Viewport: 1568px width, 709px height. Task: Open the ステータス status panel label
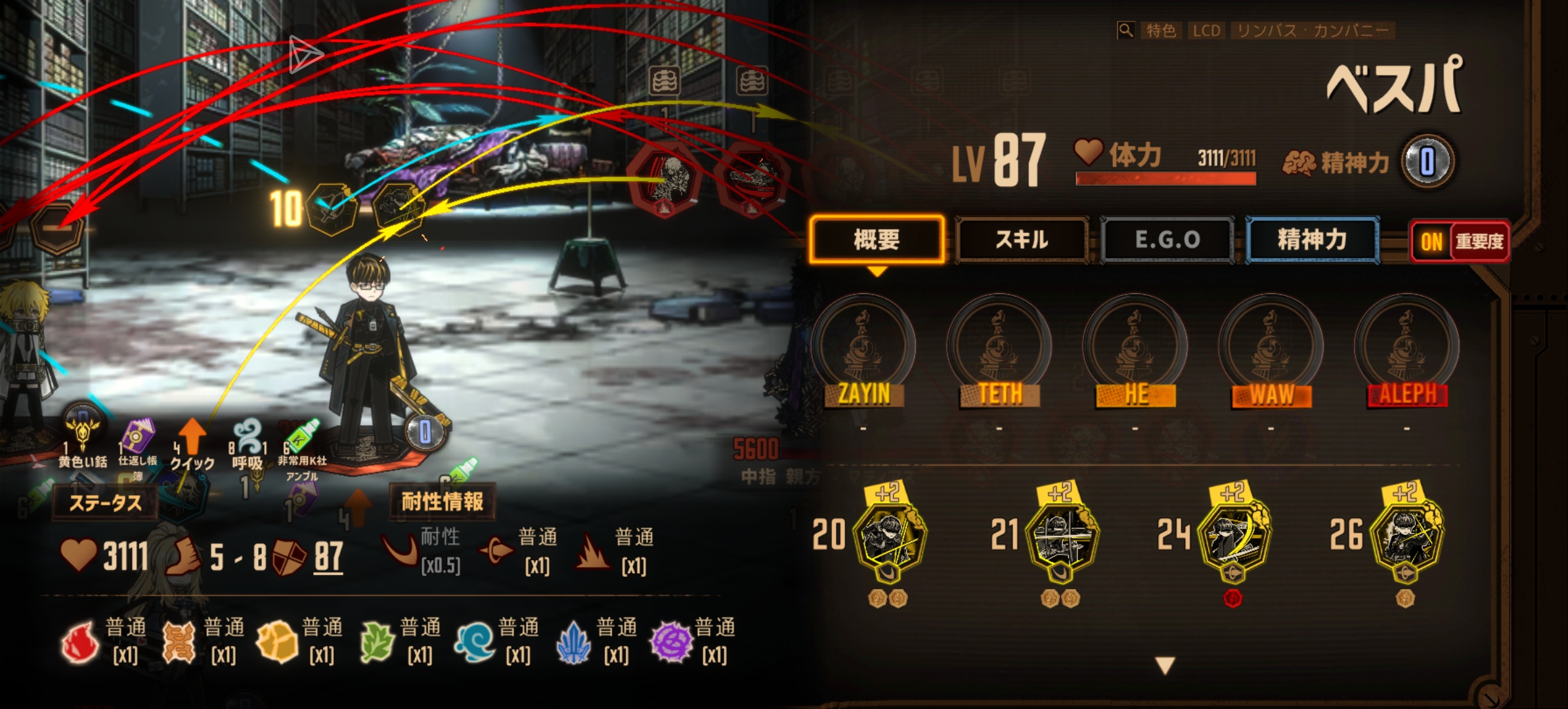(105, 503)
